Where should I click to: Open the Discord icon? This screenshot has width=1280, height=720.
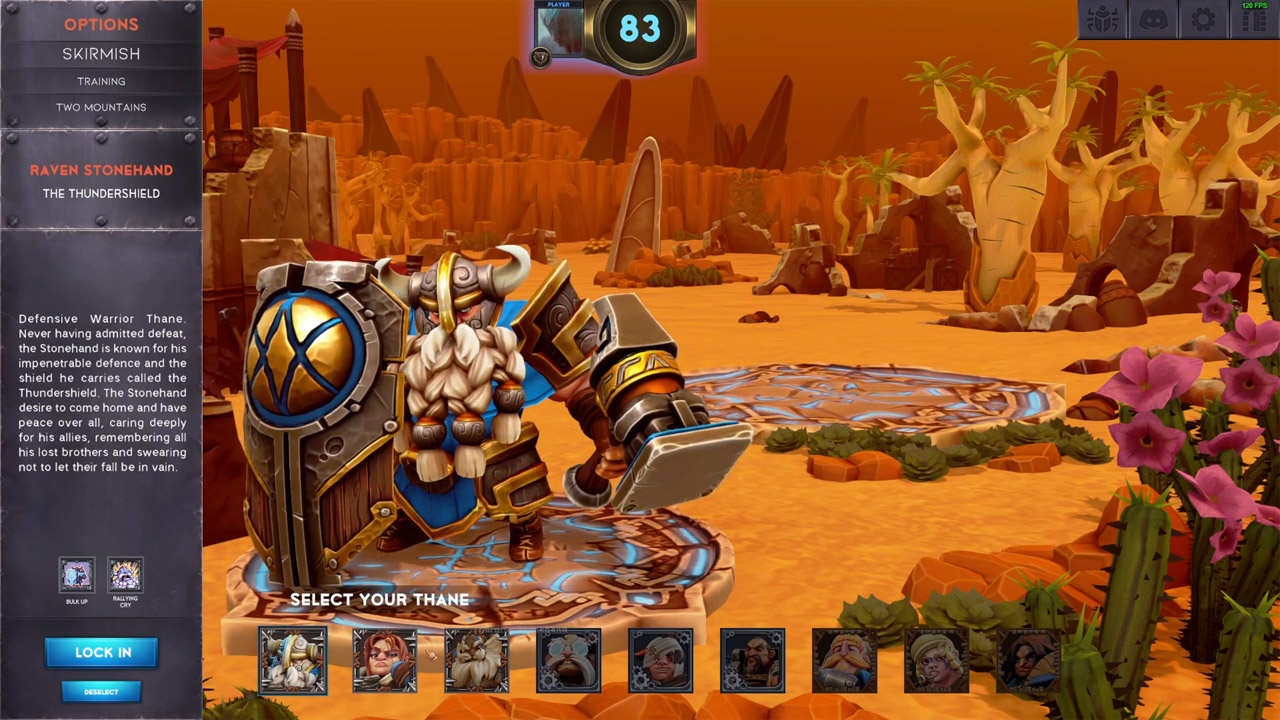[1152, 19]
